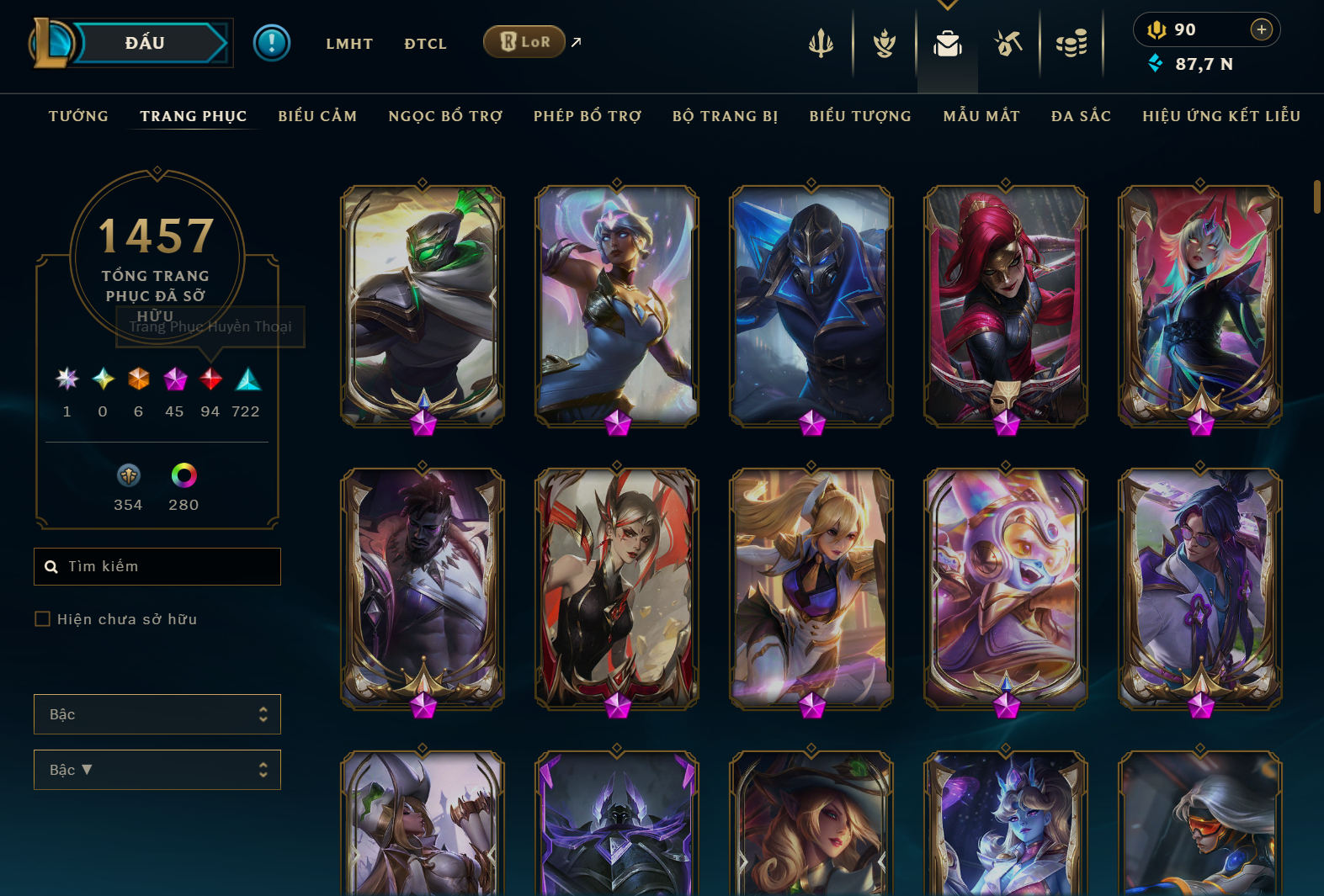This screenshot has width=1324, height=896.
Task: Click the trident game mode icon
Action: (x=821, y=44)
